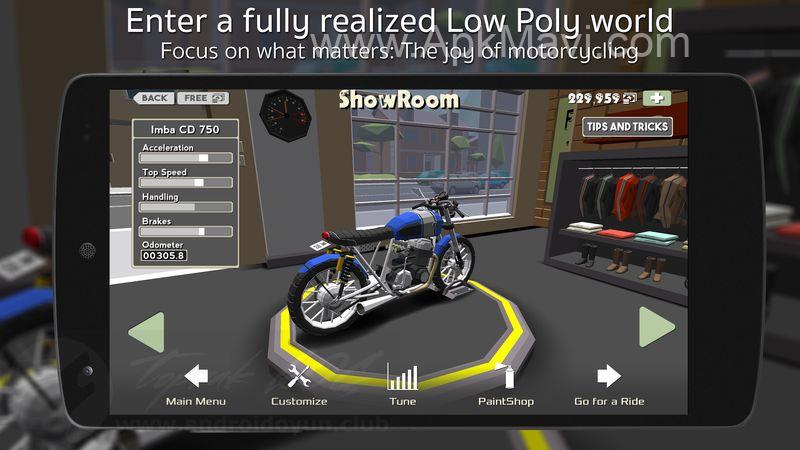
Task: Enter the PaintShop
Action: pyautogui.click(x=505, y=384)
